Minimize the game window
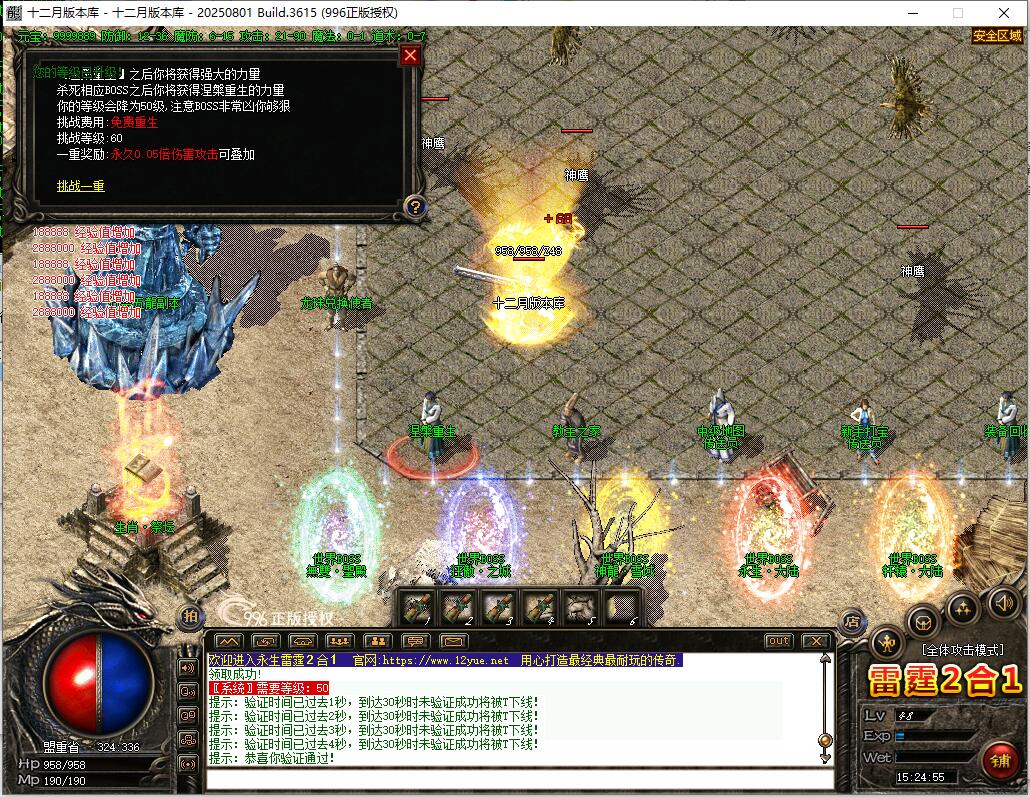 912,13
